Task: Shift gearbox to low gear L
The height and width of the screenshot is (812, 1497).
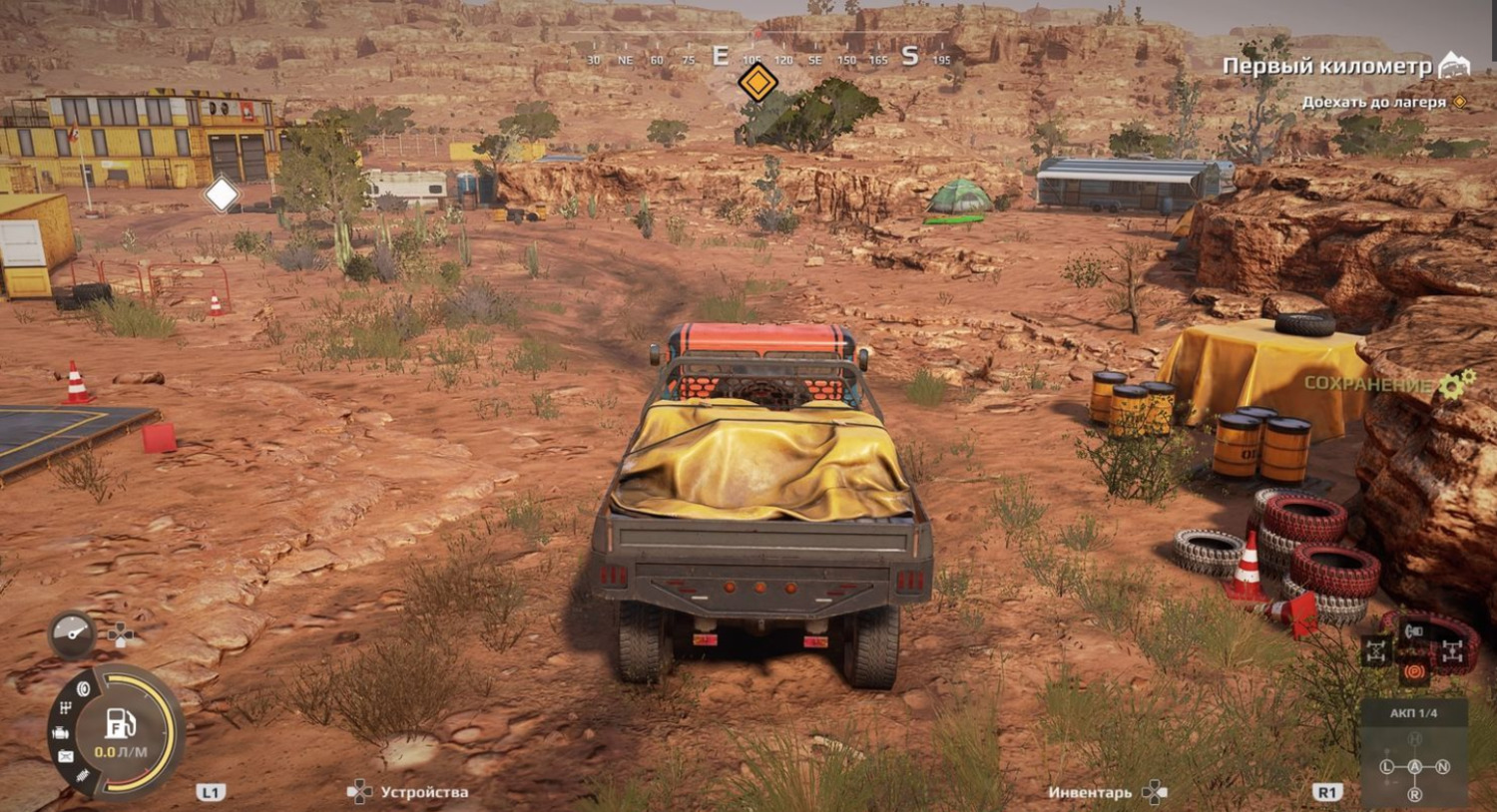Action: tap(1386, 766)
